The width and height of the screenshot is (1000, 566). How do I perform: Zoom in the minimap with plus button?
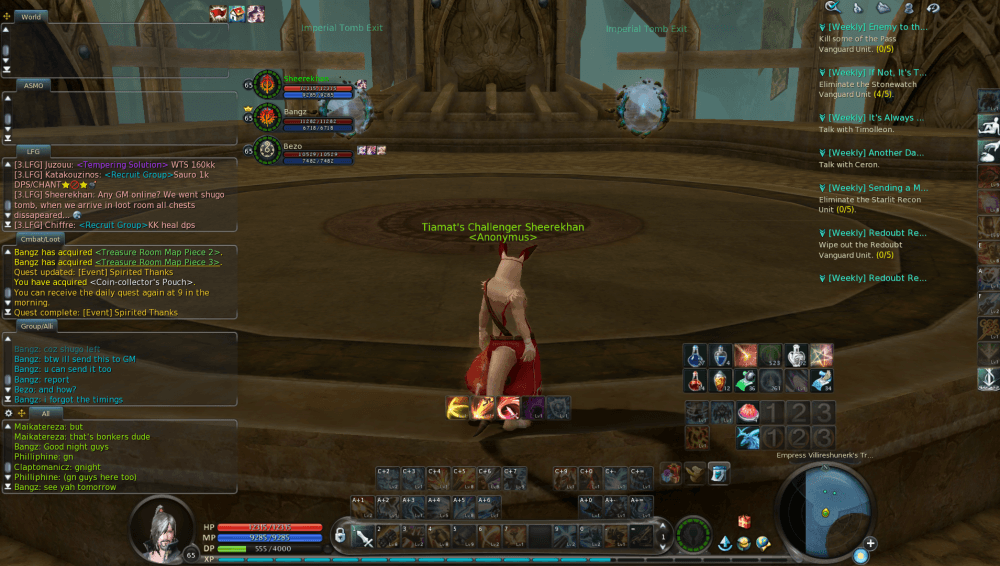tap(871, 543)
